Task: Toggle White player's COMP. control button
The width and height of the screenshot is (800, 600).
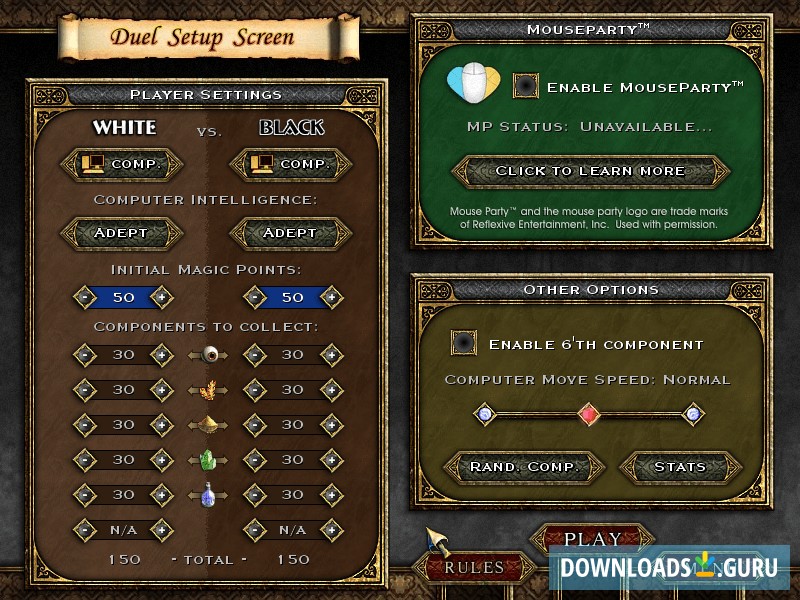Action: tap(122, 163)
